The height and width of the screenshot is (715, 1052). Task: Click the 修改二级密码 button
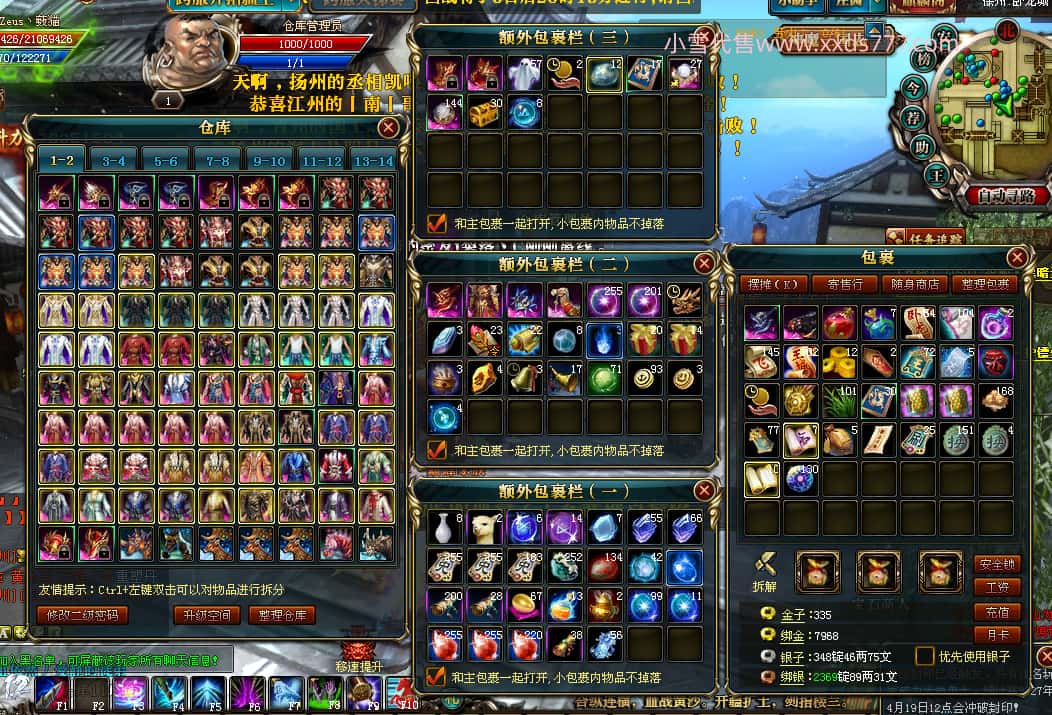click(x=84, y=614)
